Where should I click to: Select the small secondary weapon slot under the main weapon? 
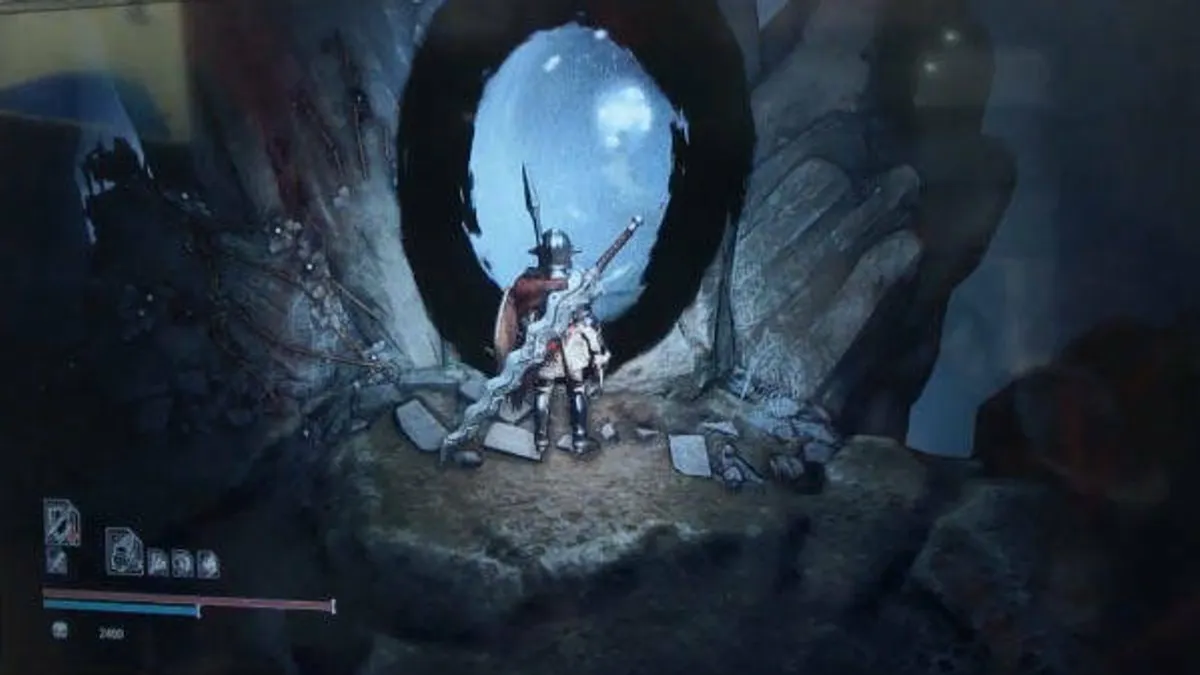(57, 561)
